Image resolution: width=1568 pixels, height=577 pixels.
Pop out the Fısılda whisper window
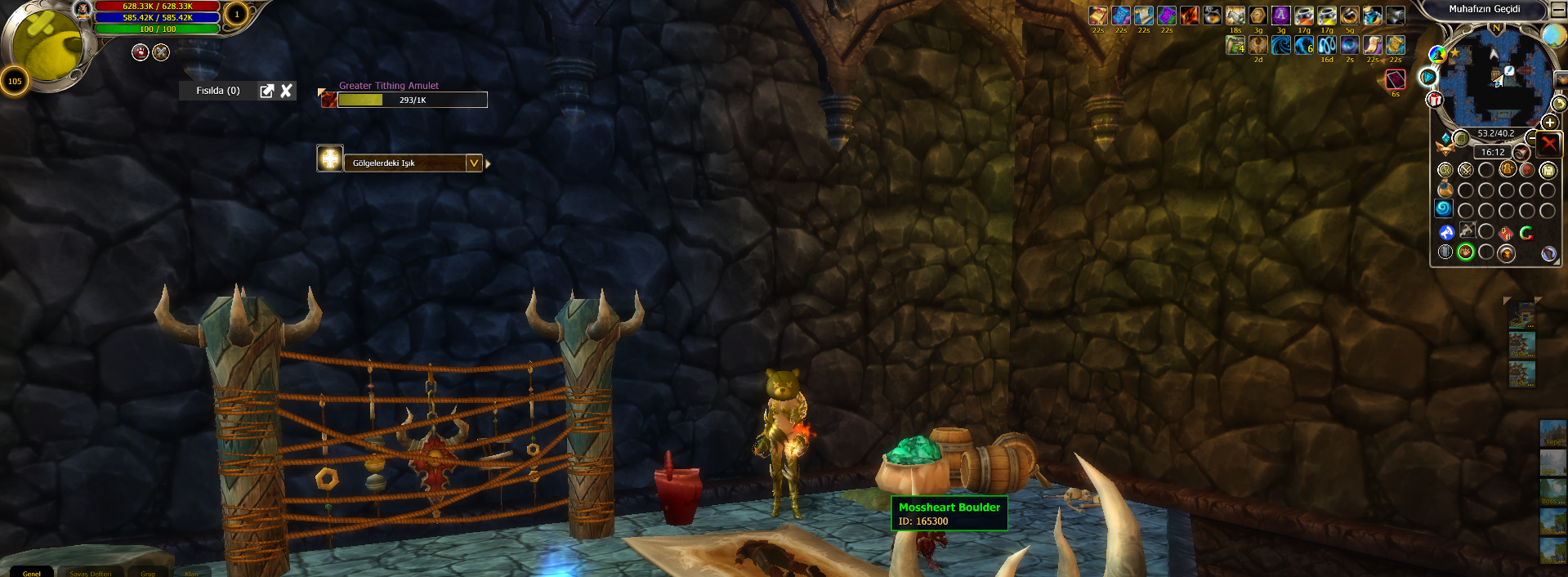(267, 91)
